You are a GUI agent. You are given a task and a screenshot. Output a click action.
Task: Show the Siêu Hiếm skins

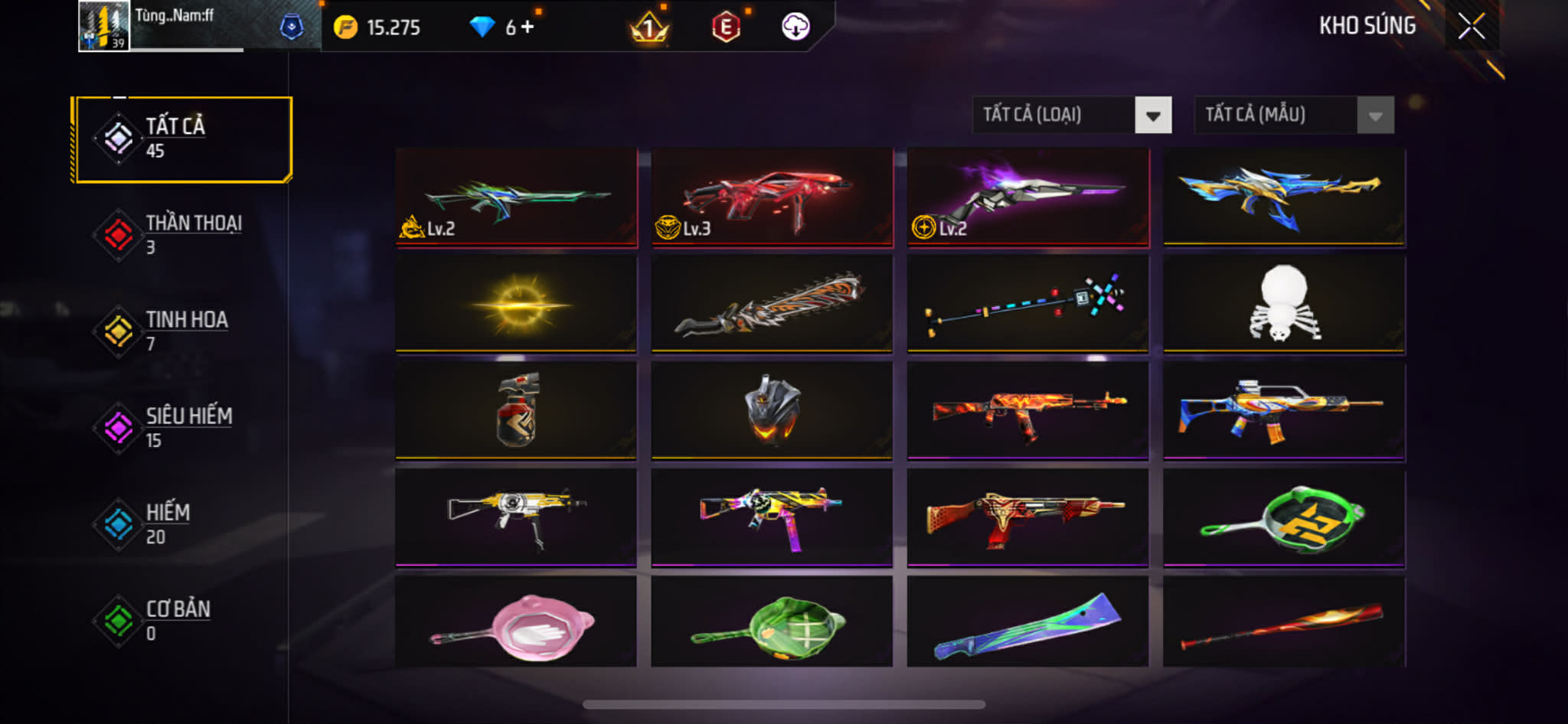[182, 428]
